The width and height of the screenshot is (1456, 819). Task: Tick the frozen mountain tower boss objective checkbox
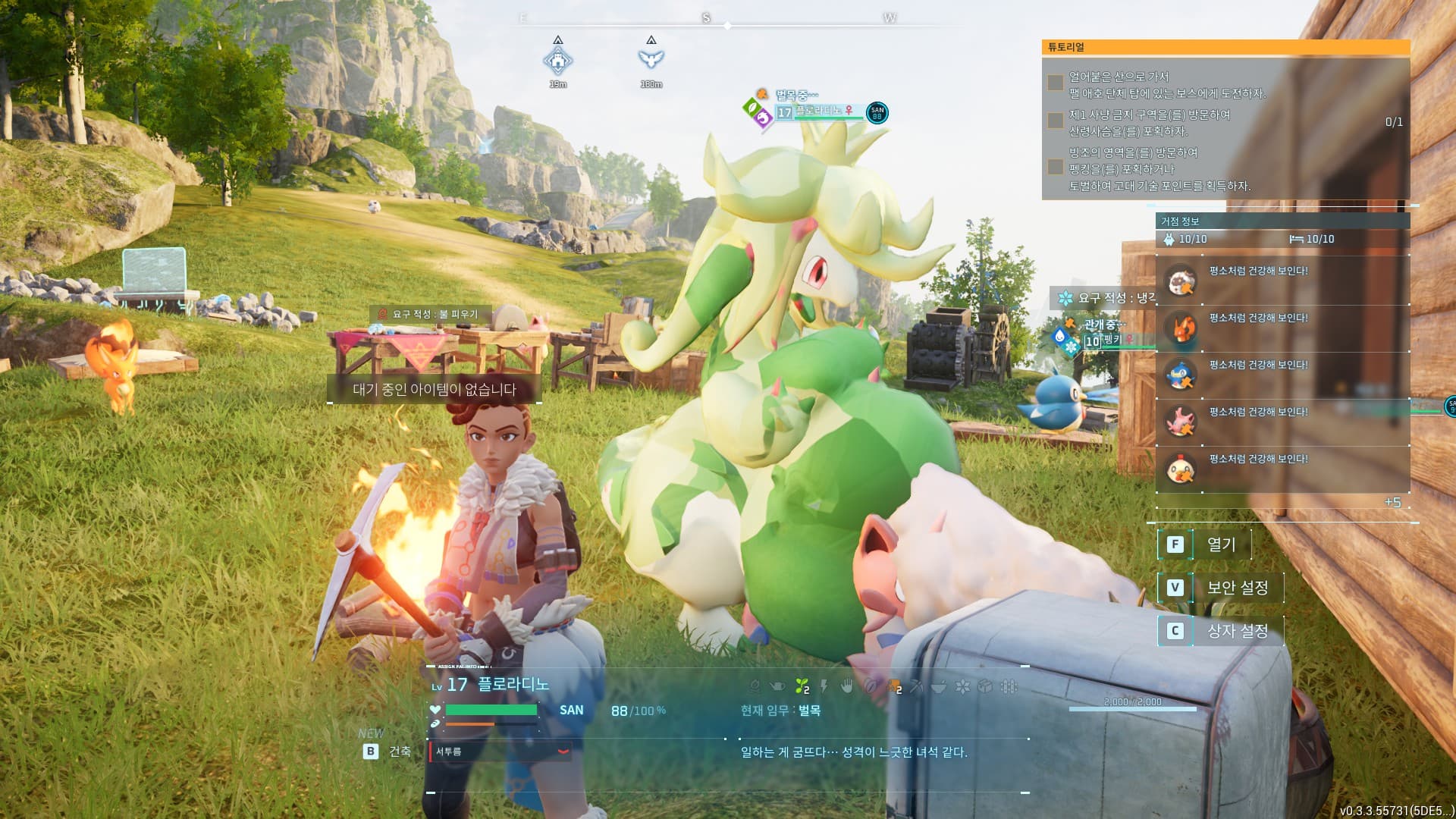click(1055, 83)
